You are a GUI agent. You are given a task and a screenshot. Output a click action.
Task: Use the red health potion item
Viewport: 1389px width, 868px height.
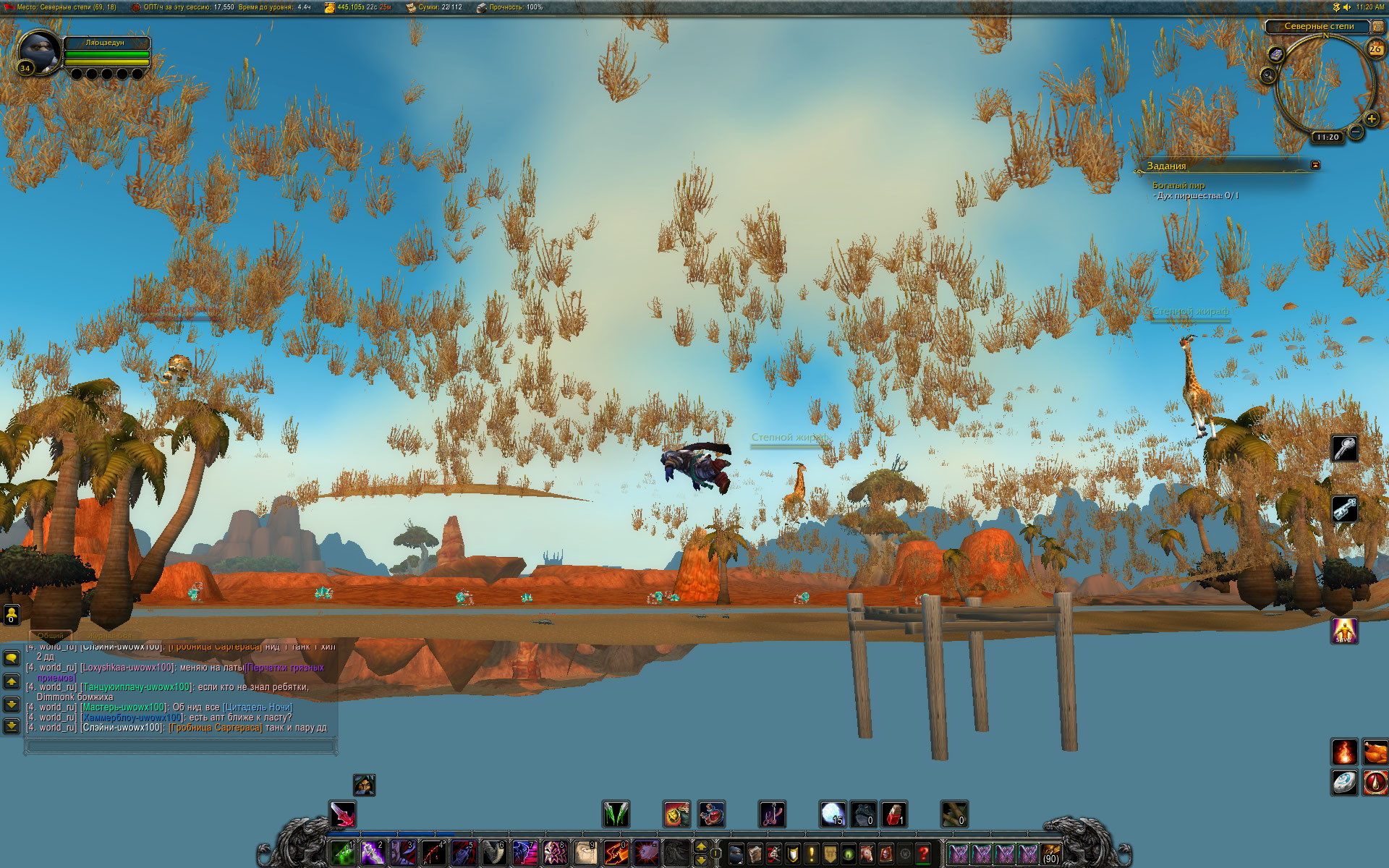click(894, 815)
